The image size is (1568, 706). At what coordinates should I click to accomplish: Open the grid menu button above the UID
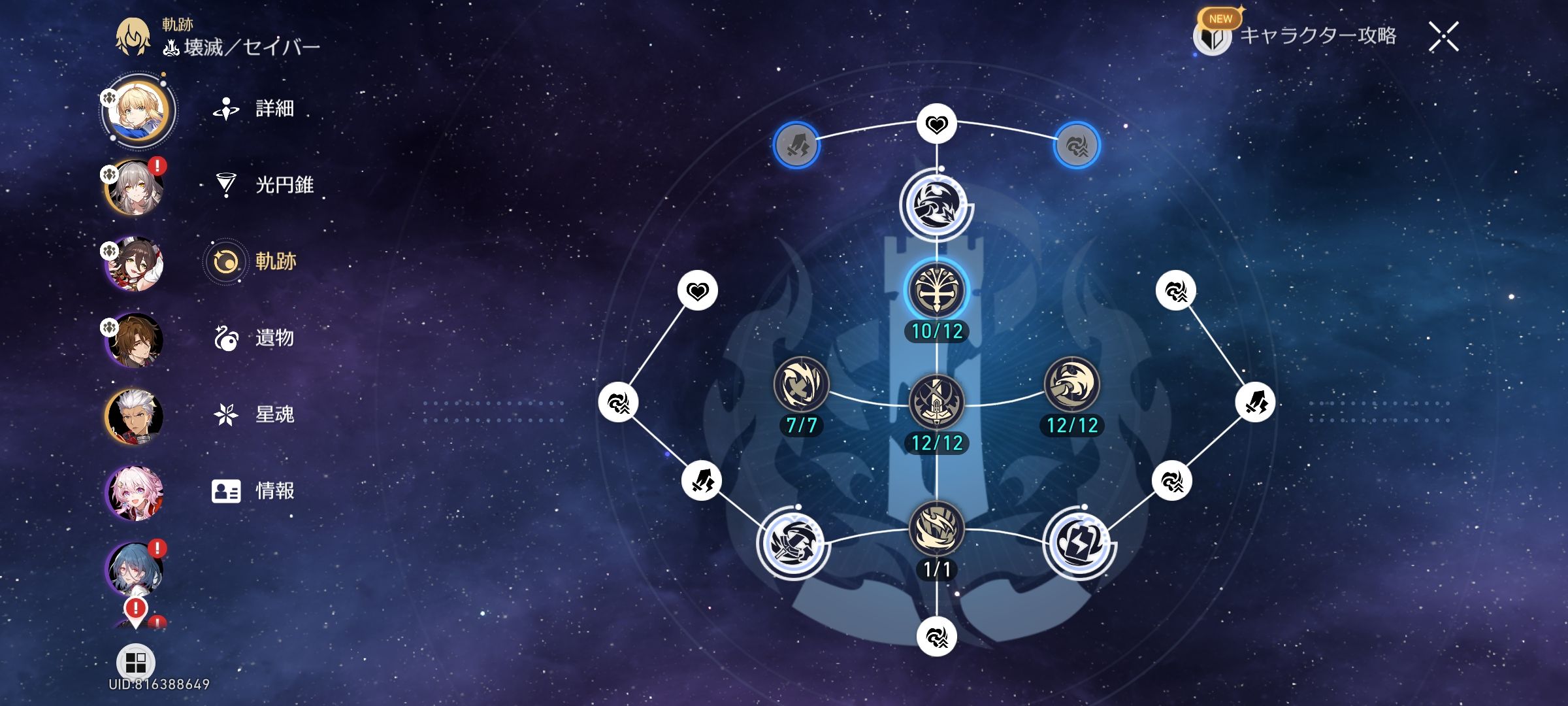pyautogui.click(x=135, y=662)
